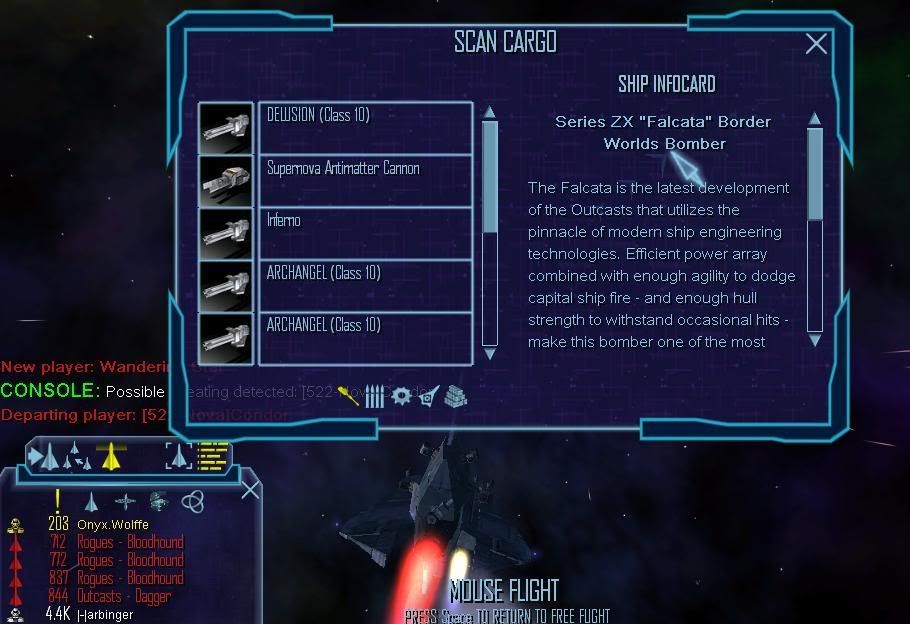The height and width of the screenshot is (624, 910).
Task: Show commodities with the stacked crates filter icon
Action: click(455, 395)
